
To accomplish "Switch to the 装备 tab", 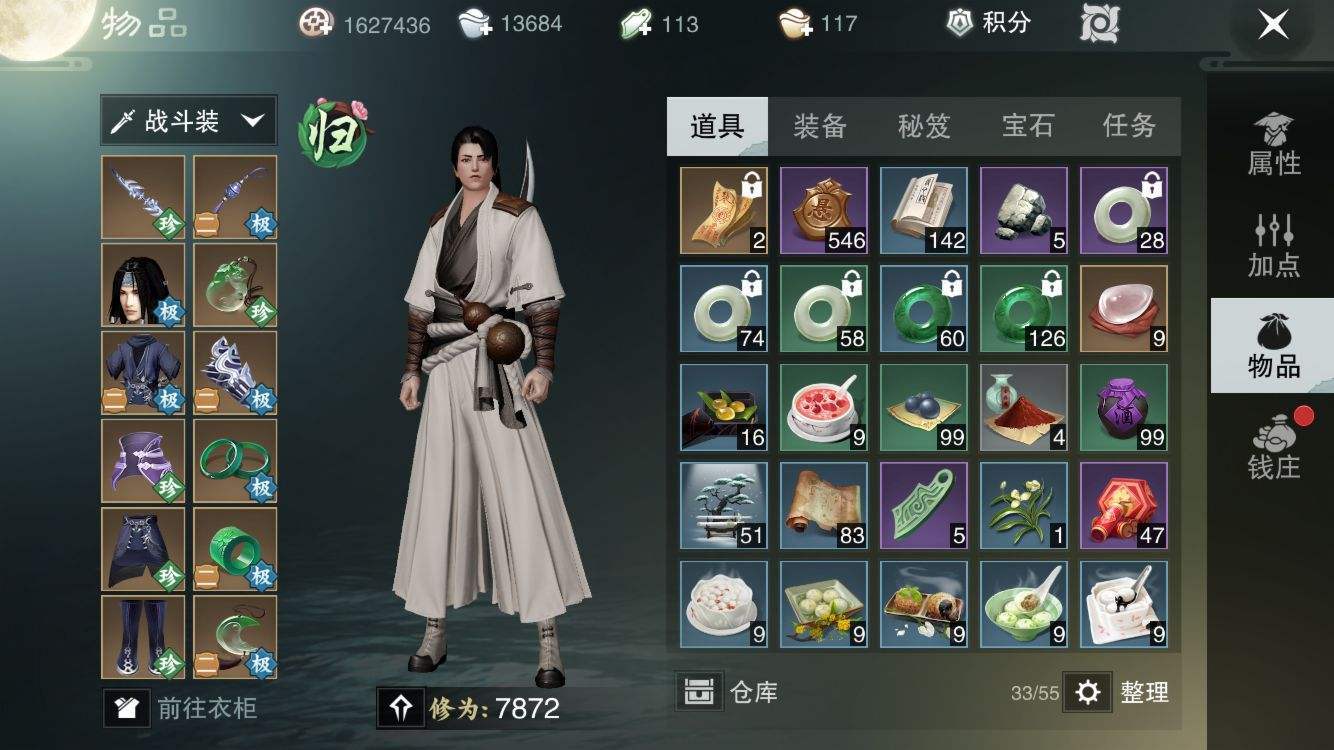I will (820, 126).
